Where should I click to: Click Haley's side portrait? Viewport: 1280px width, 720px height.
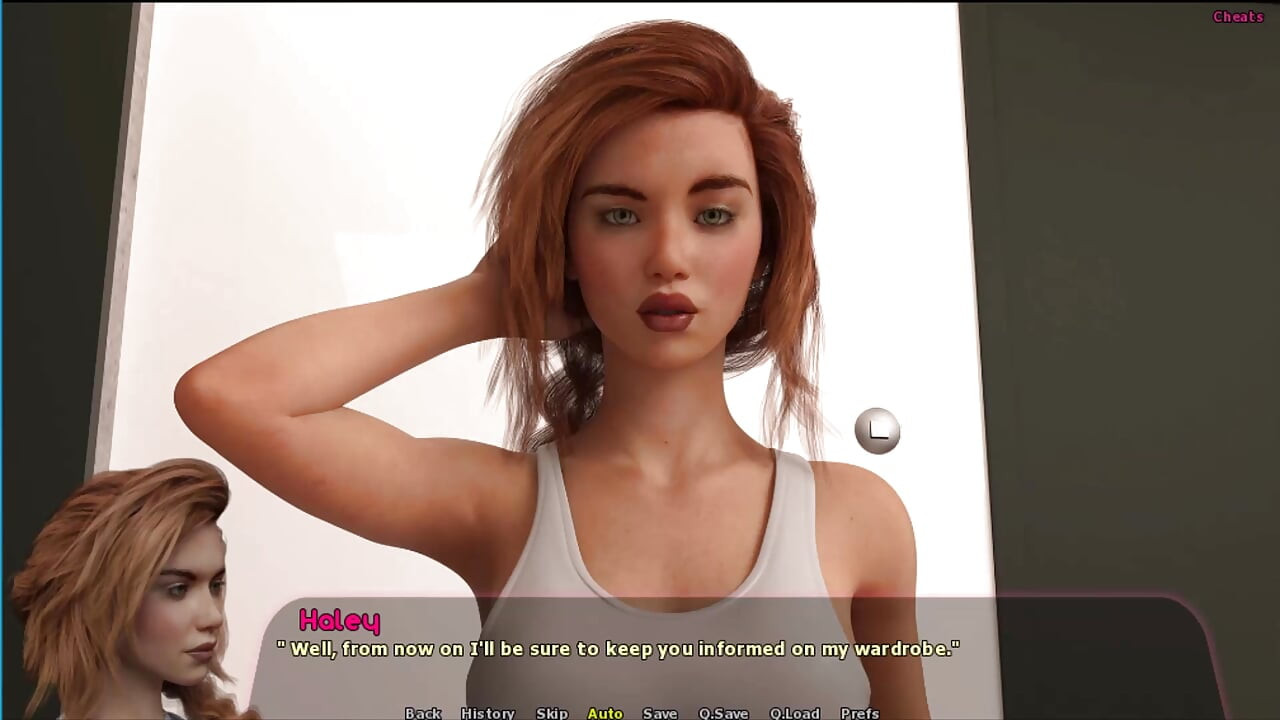(130, 590)
